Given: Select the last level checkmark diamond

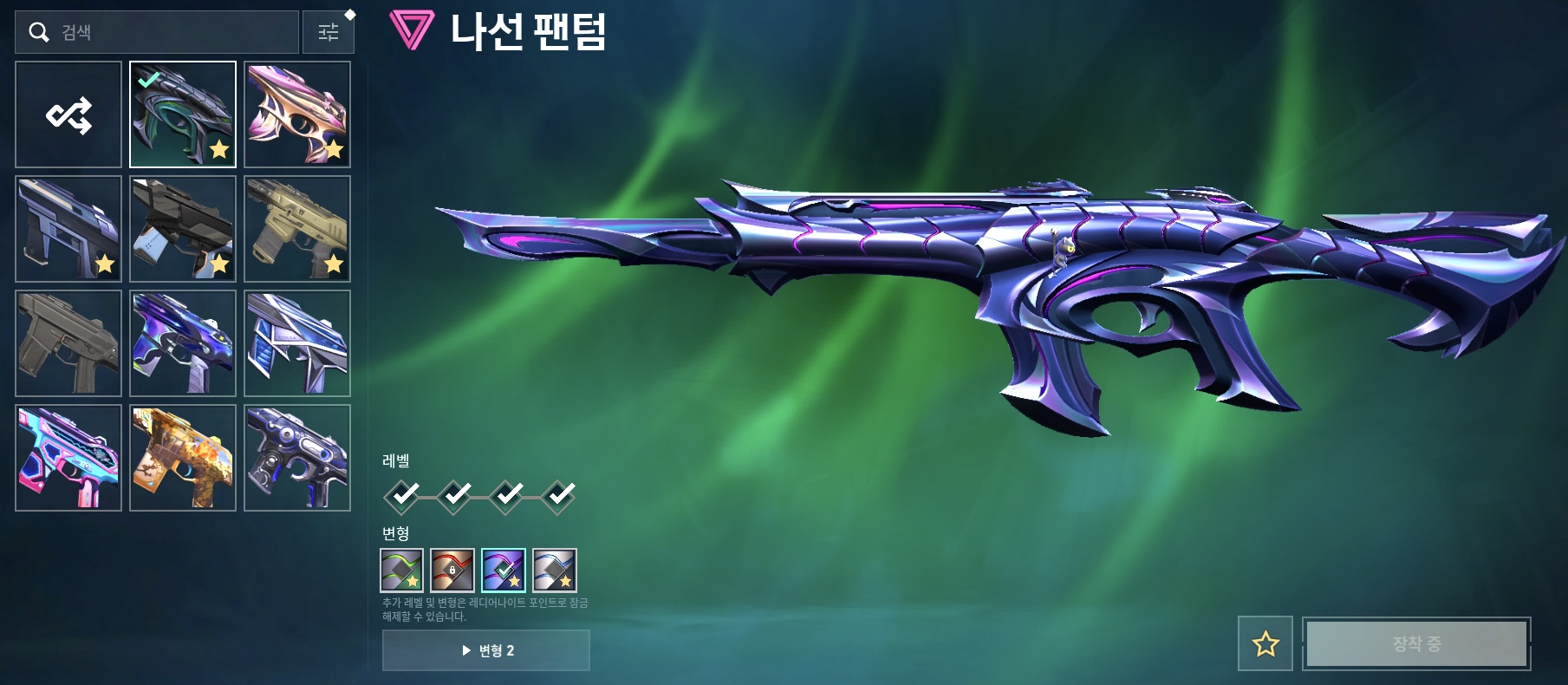Looking at the screenshot, I should coord(560,495).
